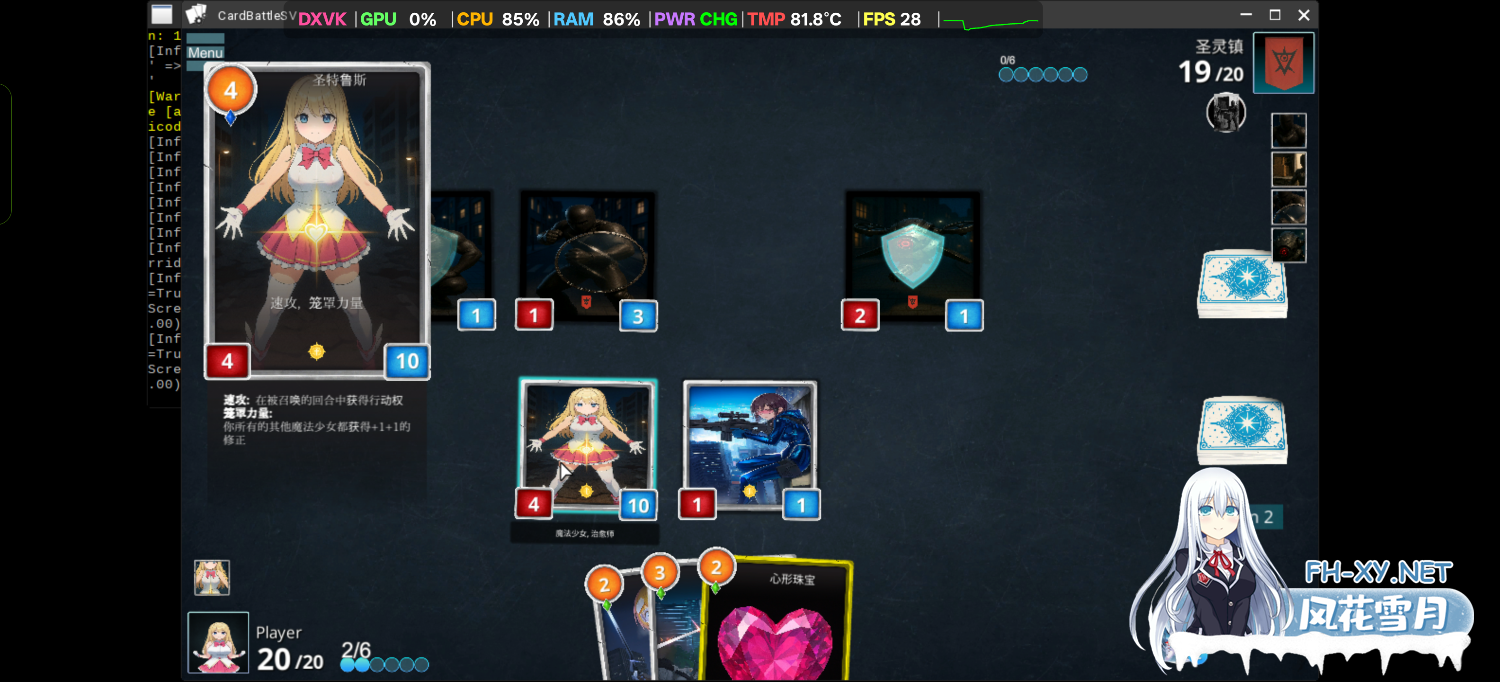This screenshot has height=682, width=1500.
Task: Activate the small magical girl hero power icon
Action: pos(211,577)
